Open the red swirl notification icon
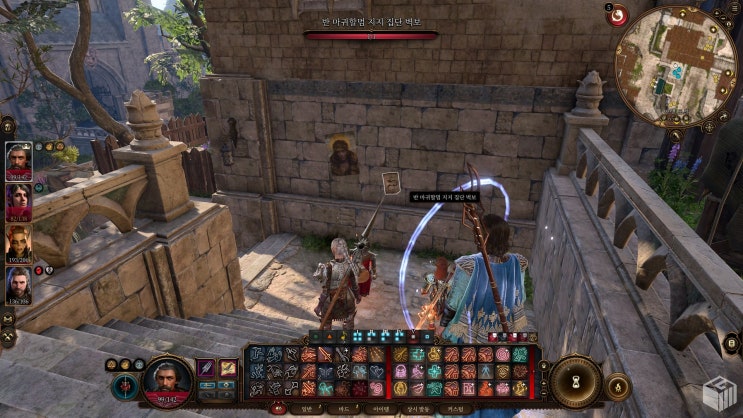The height and width of the screenshot is (418, 743). pos(617,15)
